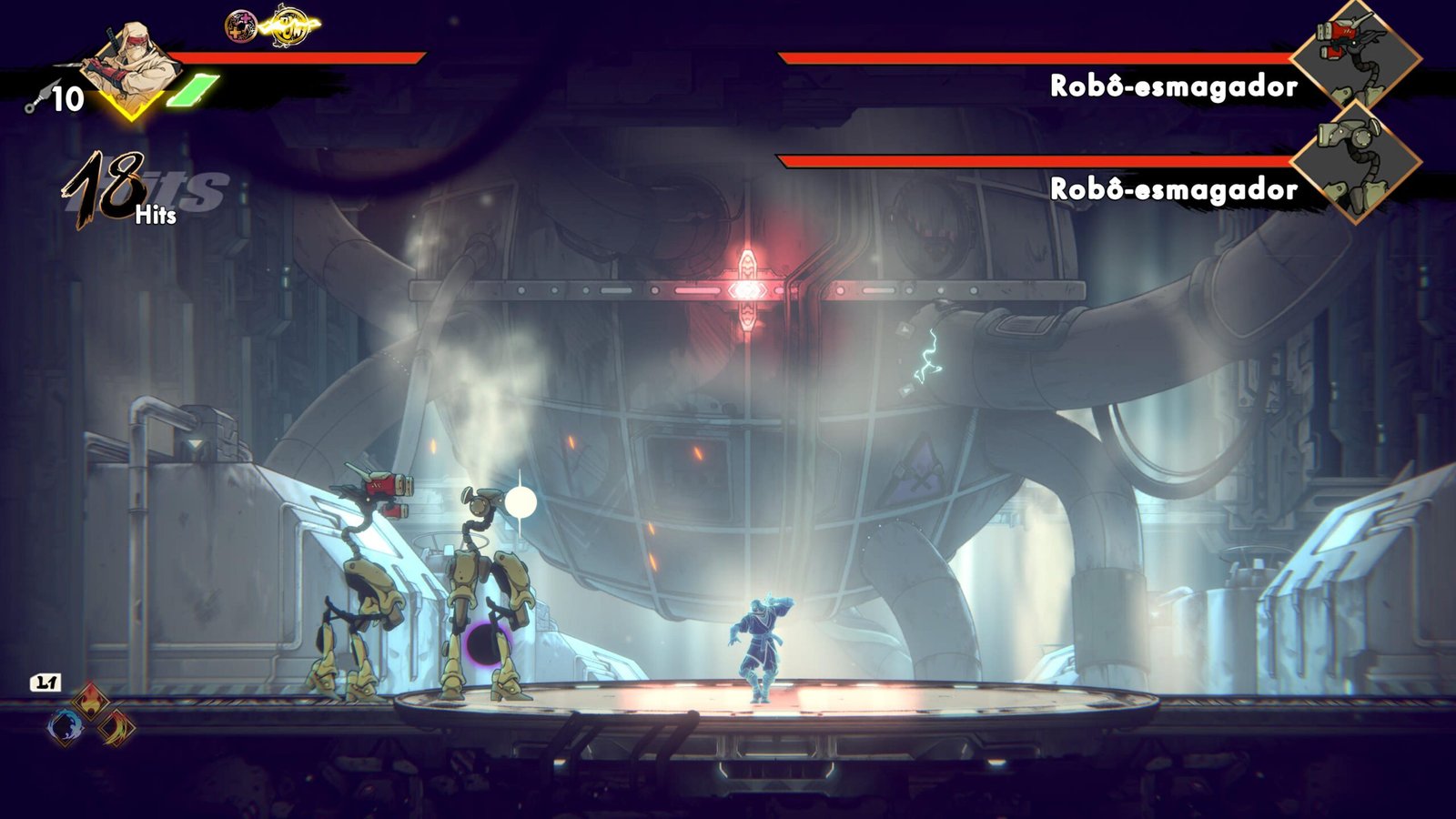Activate the blue water swirl ninpo
This screenshot has height=819, width=1456.
click(x=66, y=726)
